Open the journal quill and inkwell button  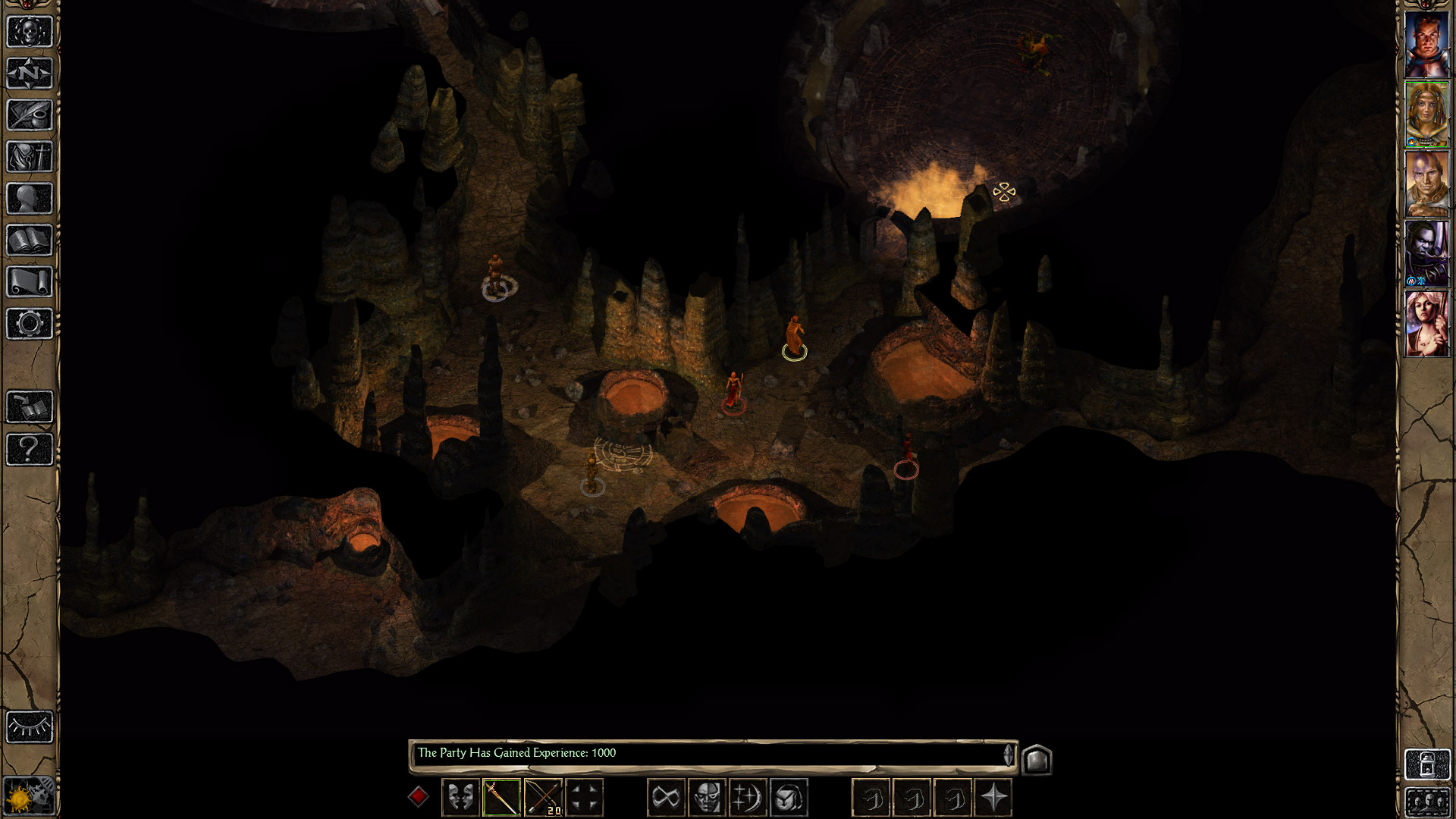[x=30, y=115]
